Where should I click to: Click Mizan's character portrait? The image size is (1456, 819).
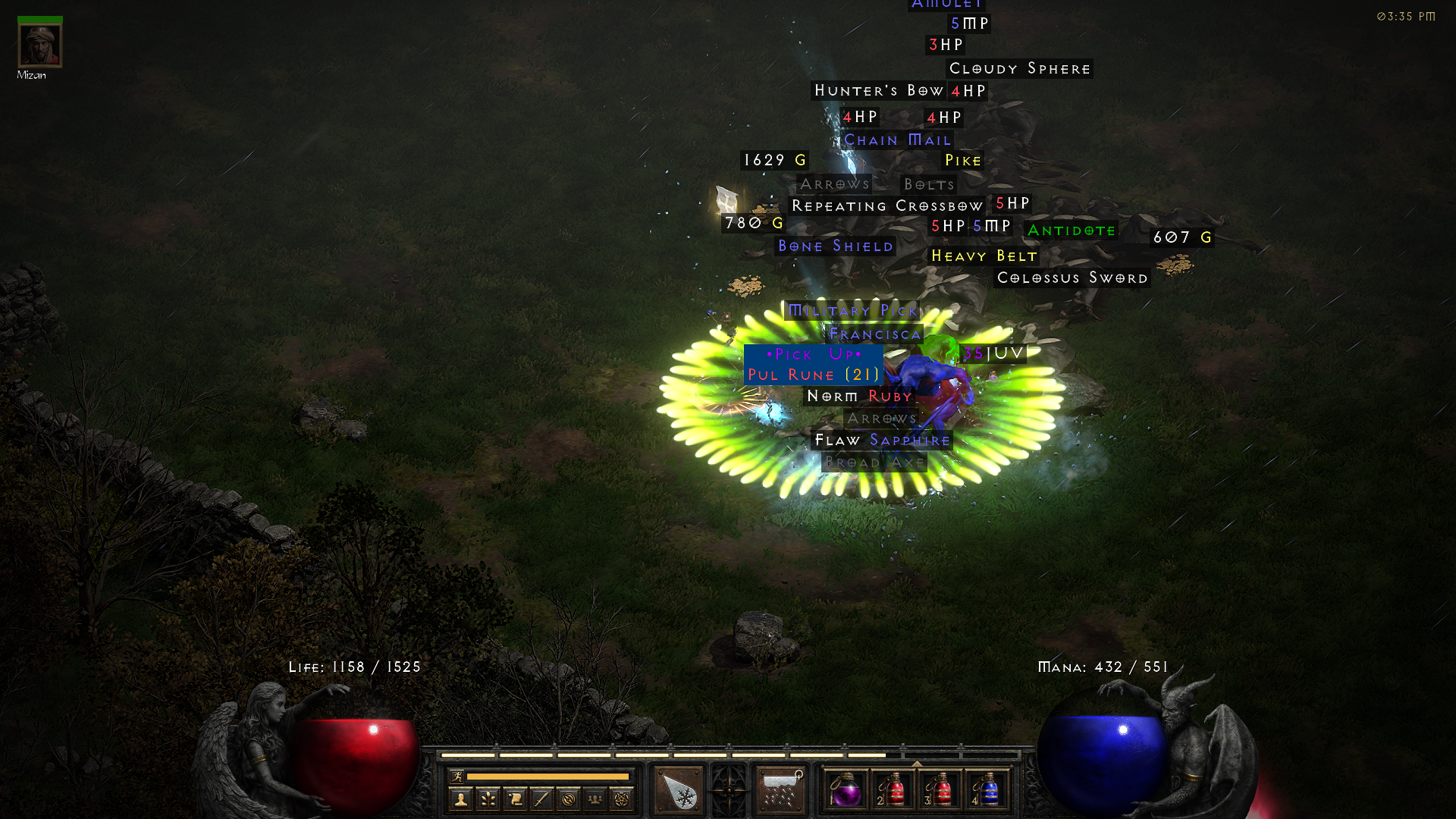click(x=39, y=45)
